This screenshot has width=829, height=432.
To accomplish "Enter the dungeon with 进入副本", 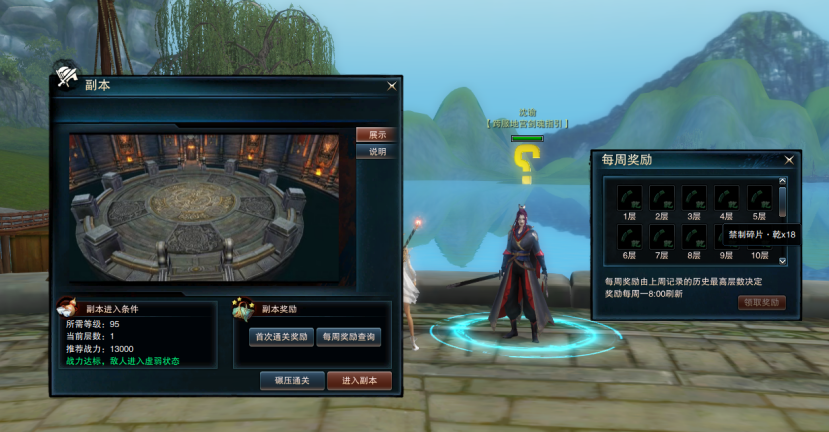I will 359,380.
